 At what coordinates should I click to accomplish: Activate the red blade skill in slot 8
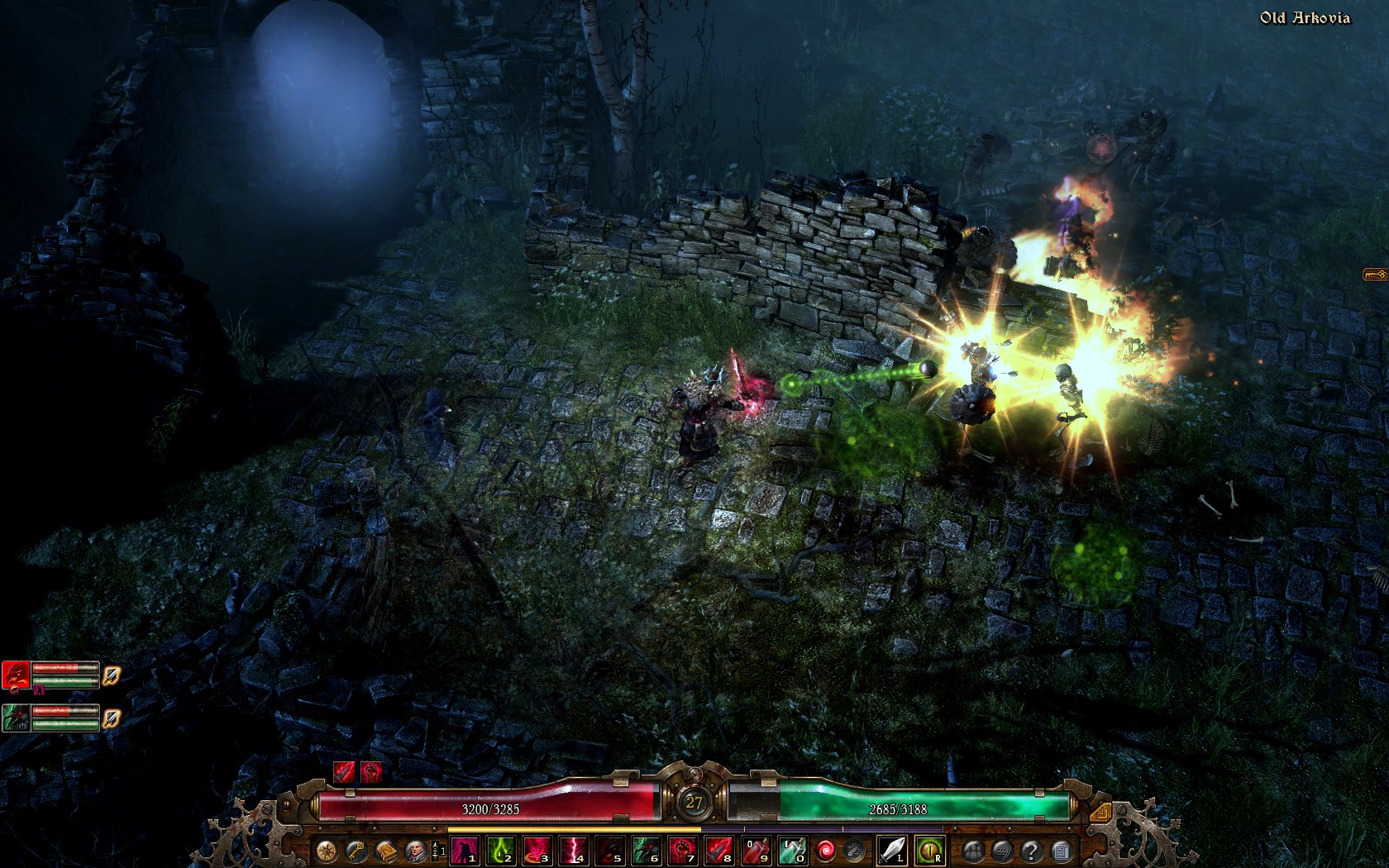coord(719,850)
